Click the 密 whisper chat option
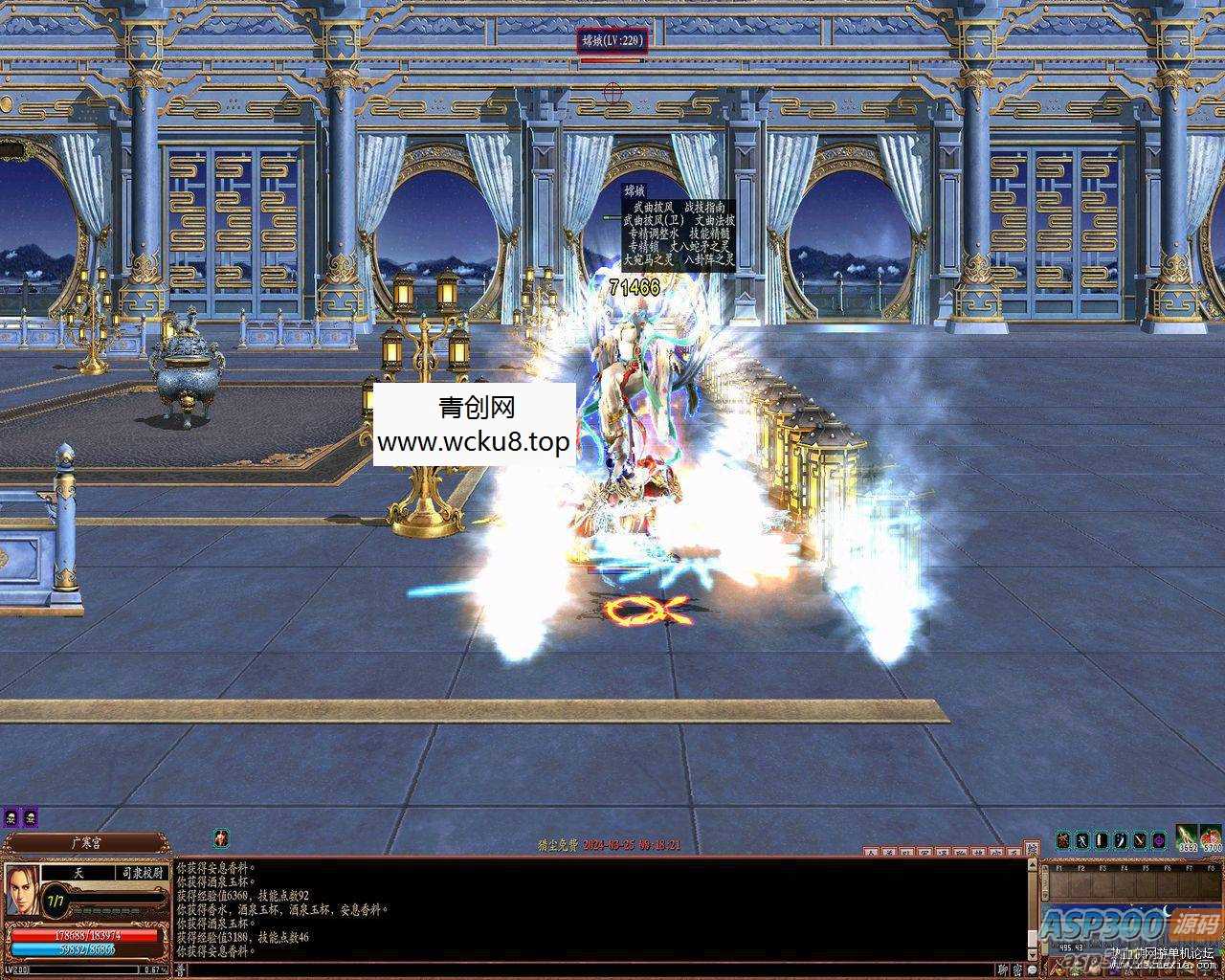This screenshot has height=980, width=1225. point(1017,969)
